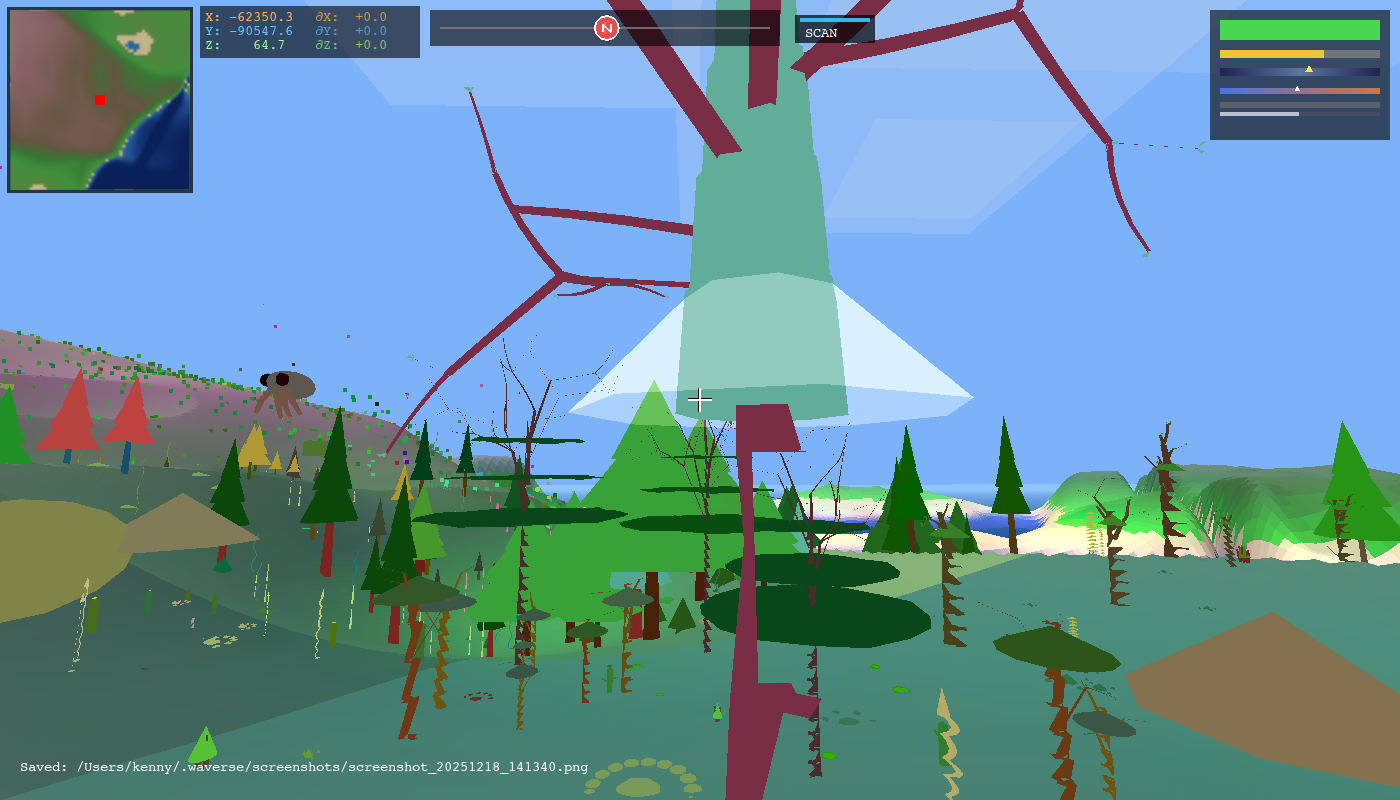Image resolution: width=1400 pixels, height=800 pixels.
Task: Click the saved screenshot file path text
Action: [x=300, y=768]
